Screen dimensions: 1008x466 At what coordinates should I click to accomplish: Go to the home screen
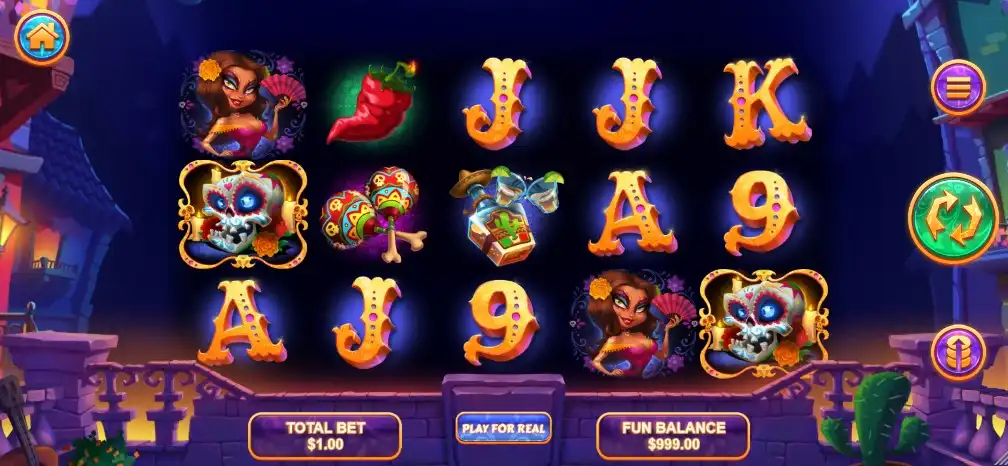[42, 37]
